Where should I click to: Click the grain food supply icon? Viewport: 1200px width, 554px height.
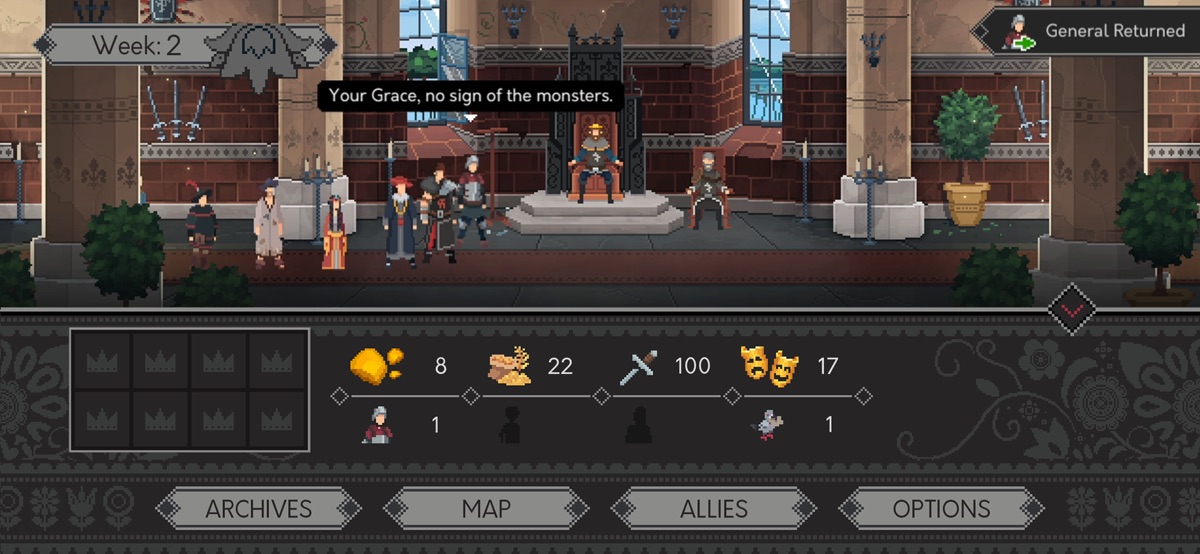tap(510, 366)
